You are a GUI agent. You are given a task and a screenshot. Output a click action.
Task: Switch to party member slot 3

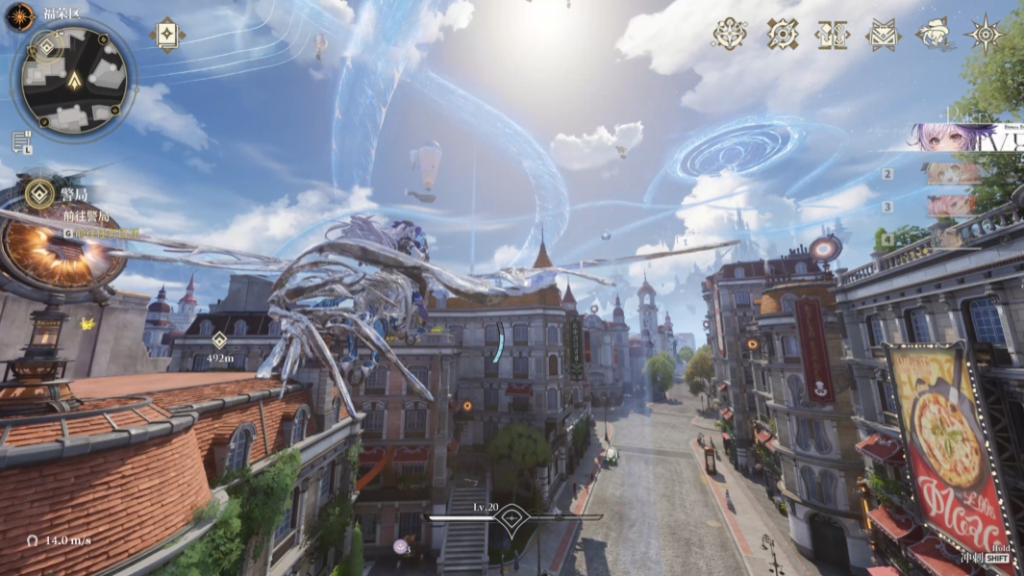click(x=950, y=206)
